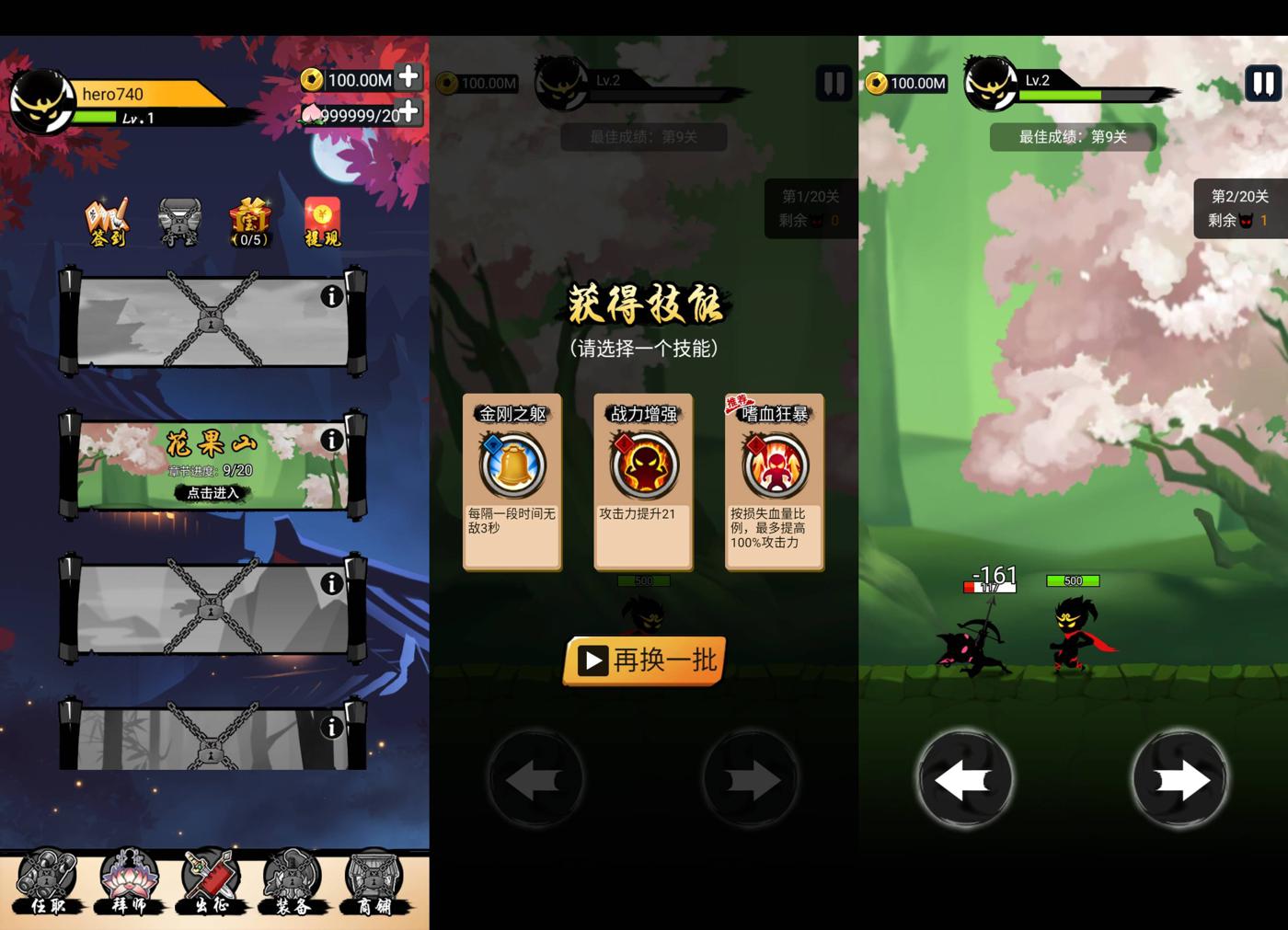
Task: Add peaches with the plus beside 999999/20
Action: coord(408,113)
